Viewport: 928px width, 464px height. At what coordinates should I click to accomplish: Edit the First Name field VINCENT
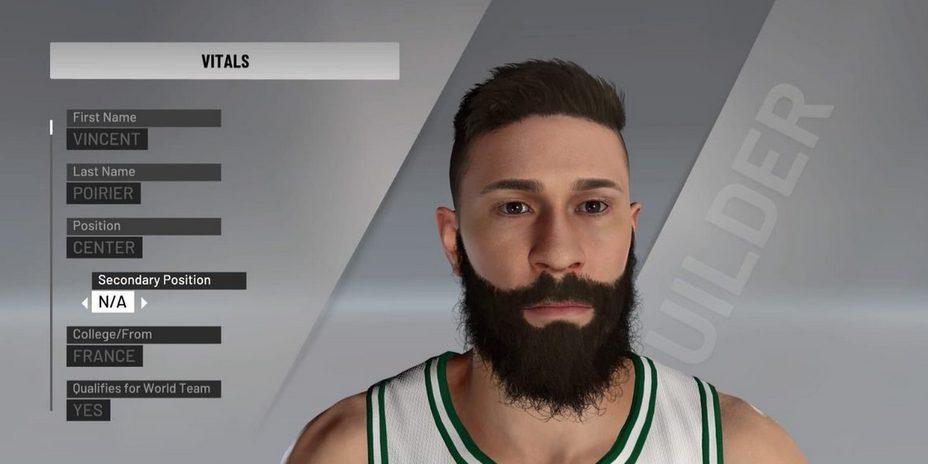pyautogui.click(x=107, y=139)
